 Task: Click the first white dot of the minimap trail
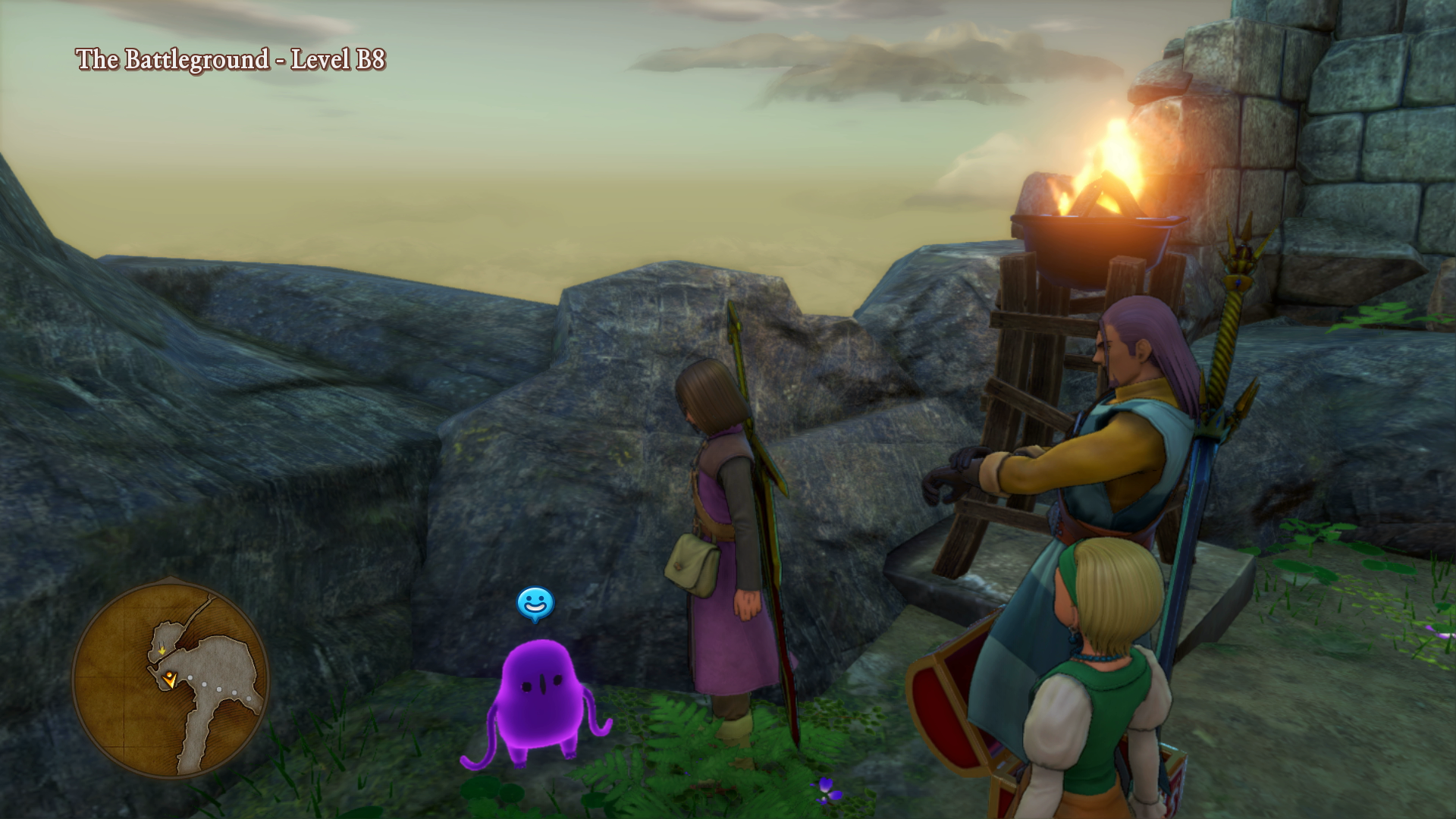coord(190,677)
